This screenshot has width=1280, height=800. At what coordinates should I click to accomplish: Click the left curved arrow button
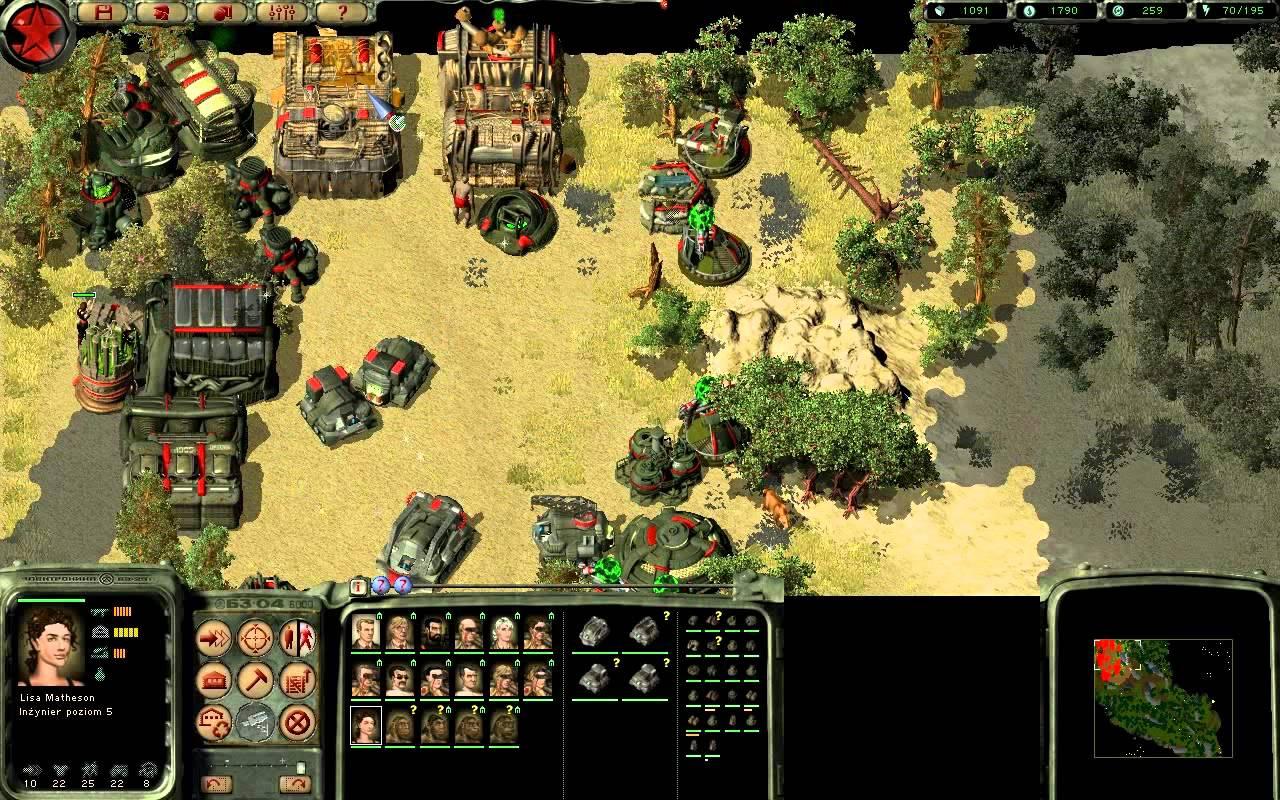215,784
